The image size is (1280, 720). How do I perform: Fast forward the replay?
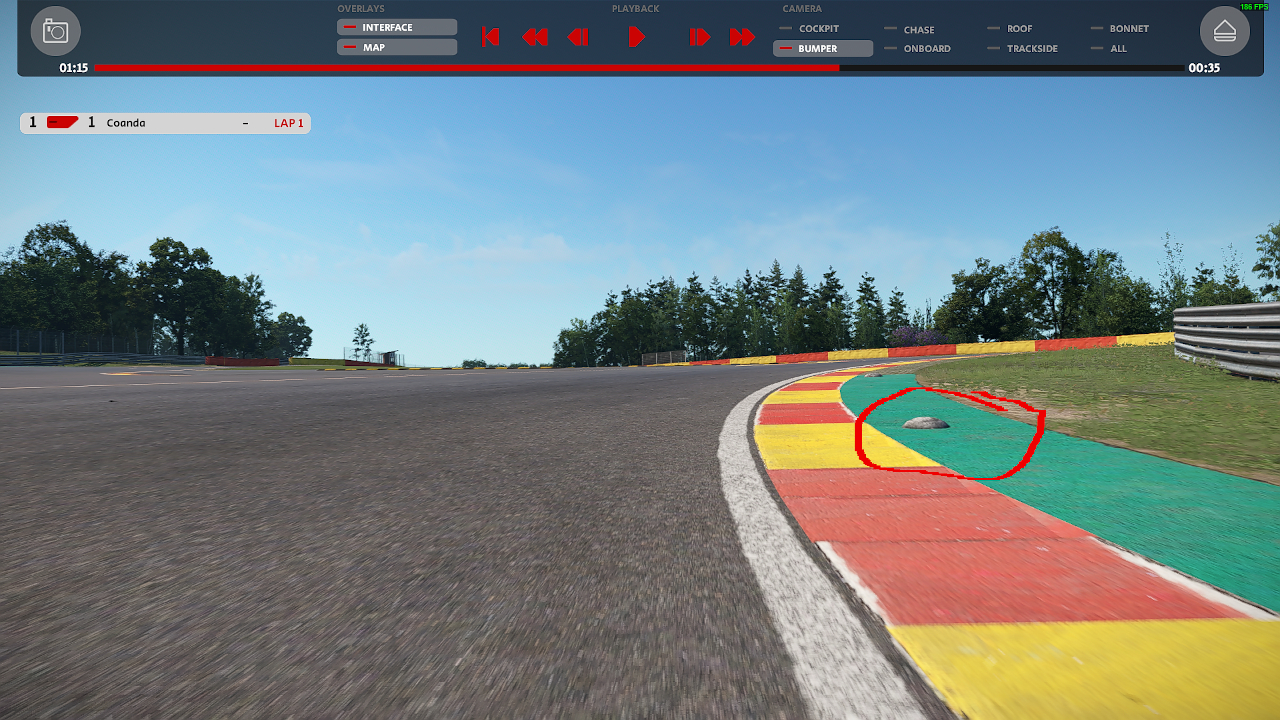coord(742,37)
